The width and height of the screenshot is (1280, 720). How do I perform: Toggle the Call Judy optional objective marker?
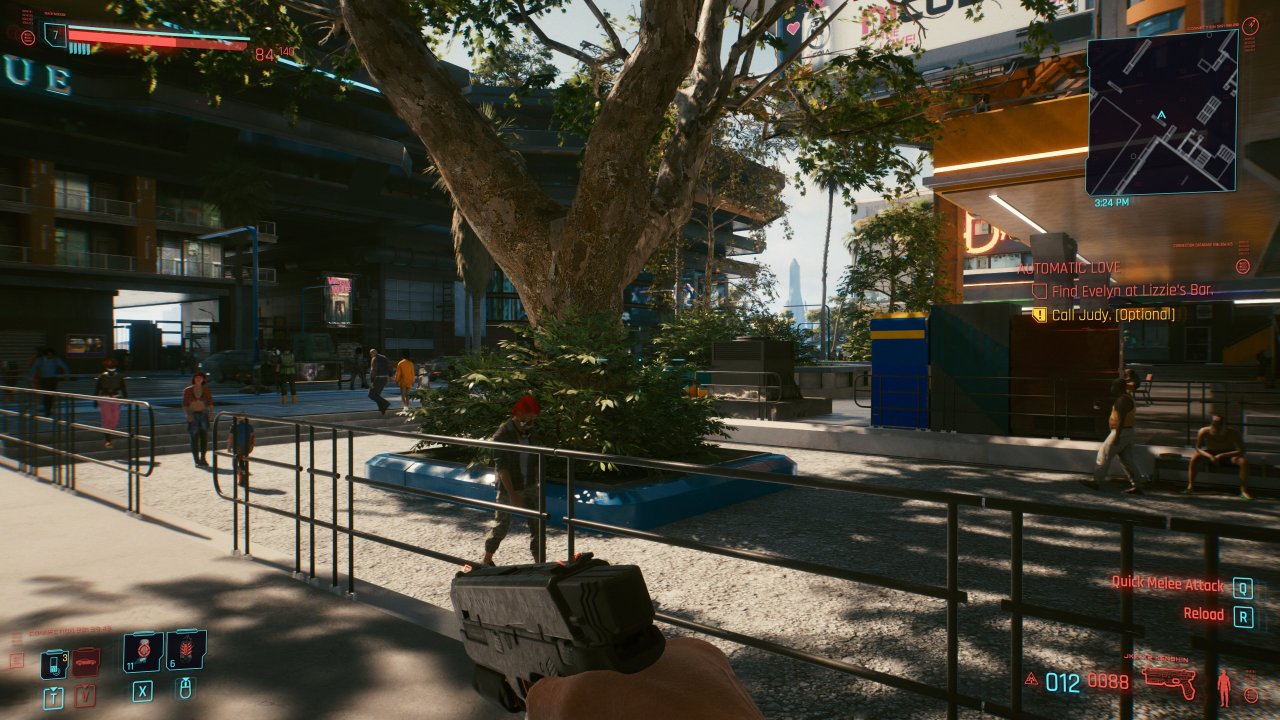click(1039, 315)
